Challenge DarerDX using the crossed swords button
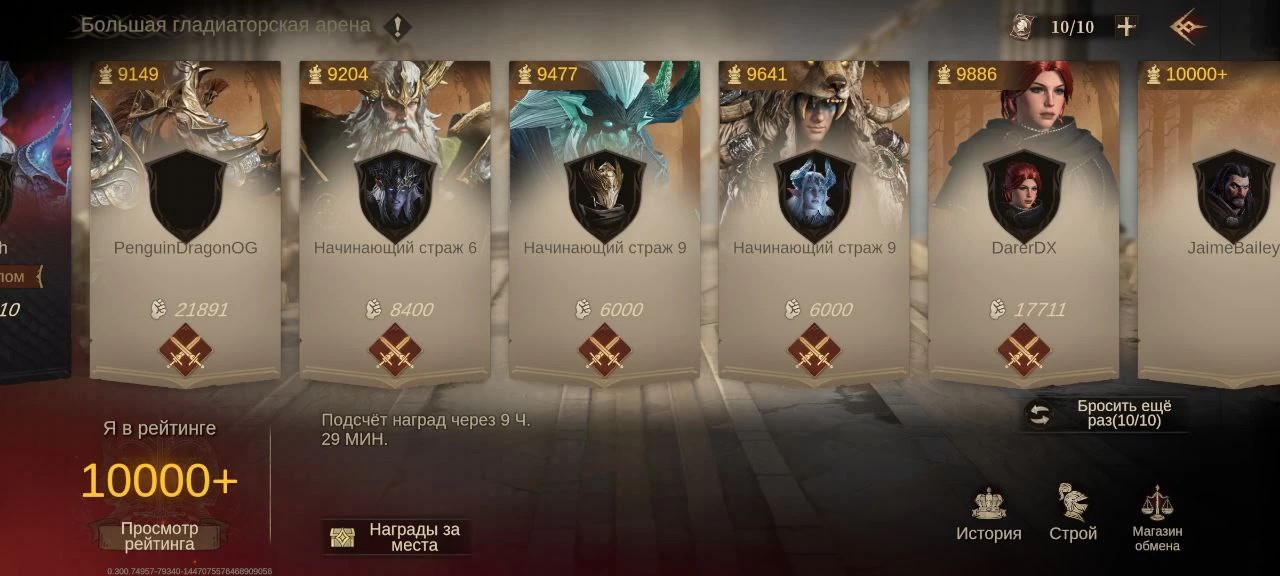Image resolution: width=1280 pixels, height=576 pixels. 1023,351
